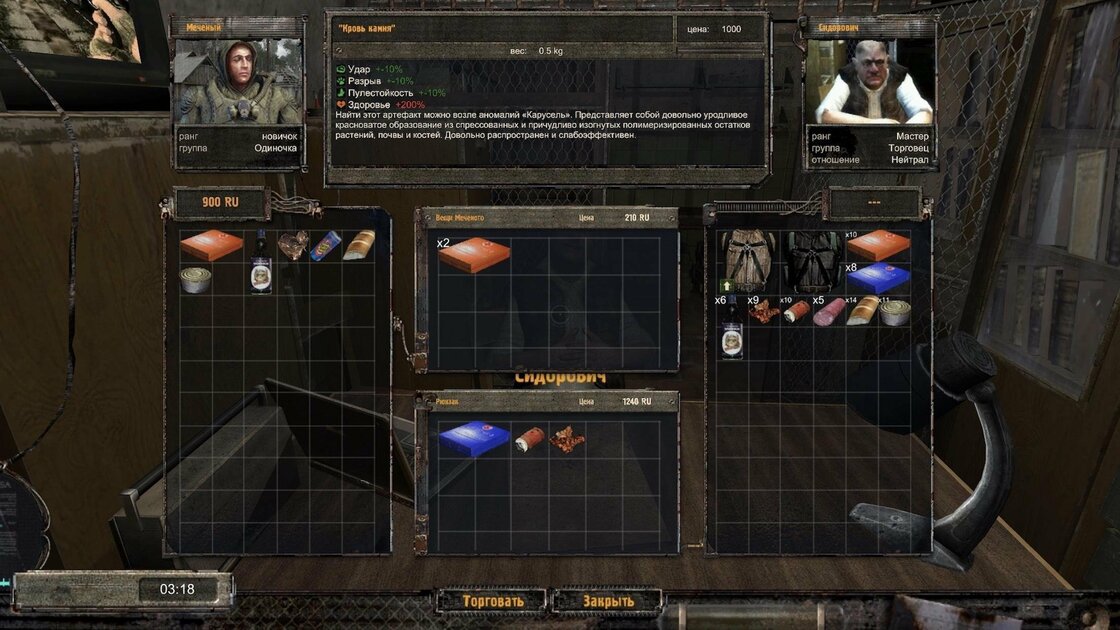Choose the blue medkit in the Рюкзак box
The height and width of the screenshot is (630, 1120).
(473, 439)
